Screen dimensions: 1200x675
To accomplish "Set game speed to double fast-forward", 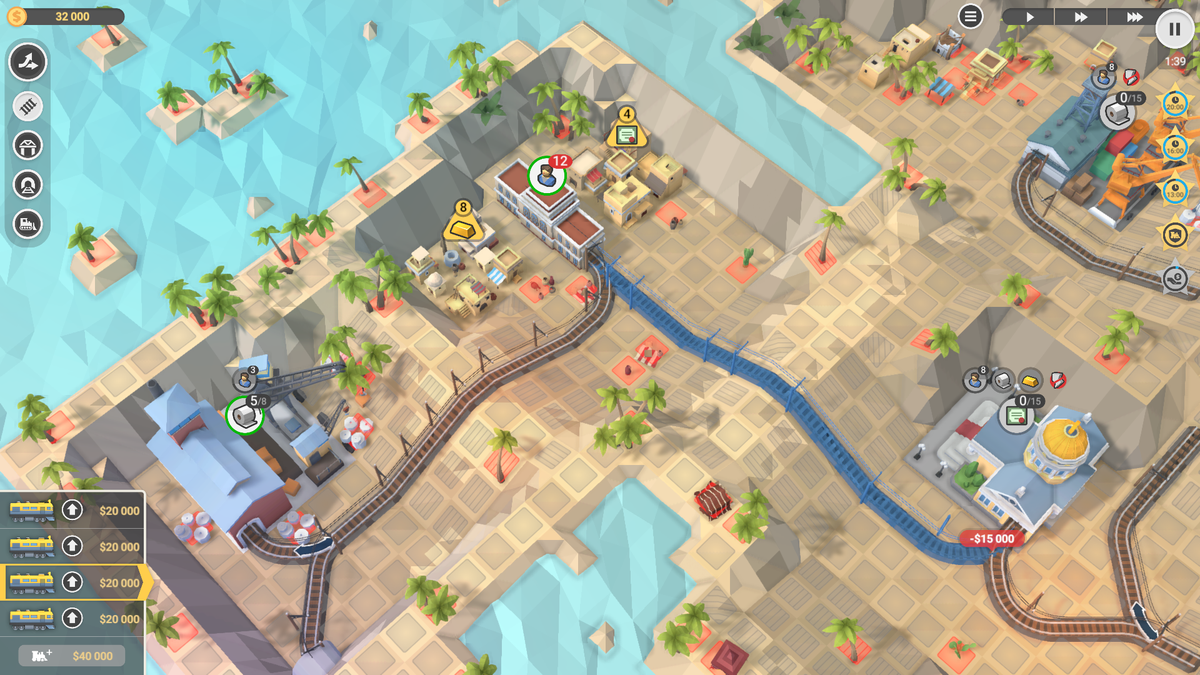I will 1081,17.
